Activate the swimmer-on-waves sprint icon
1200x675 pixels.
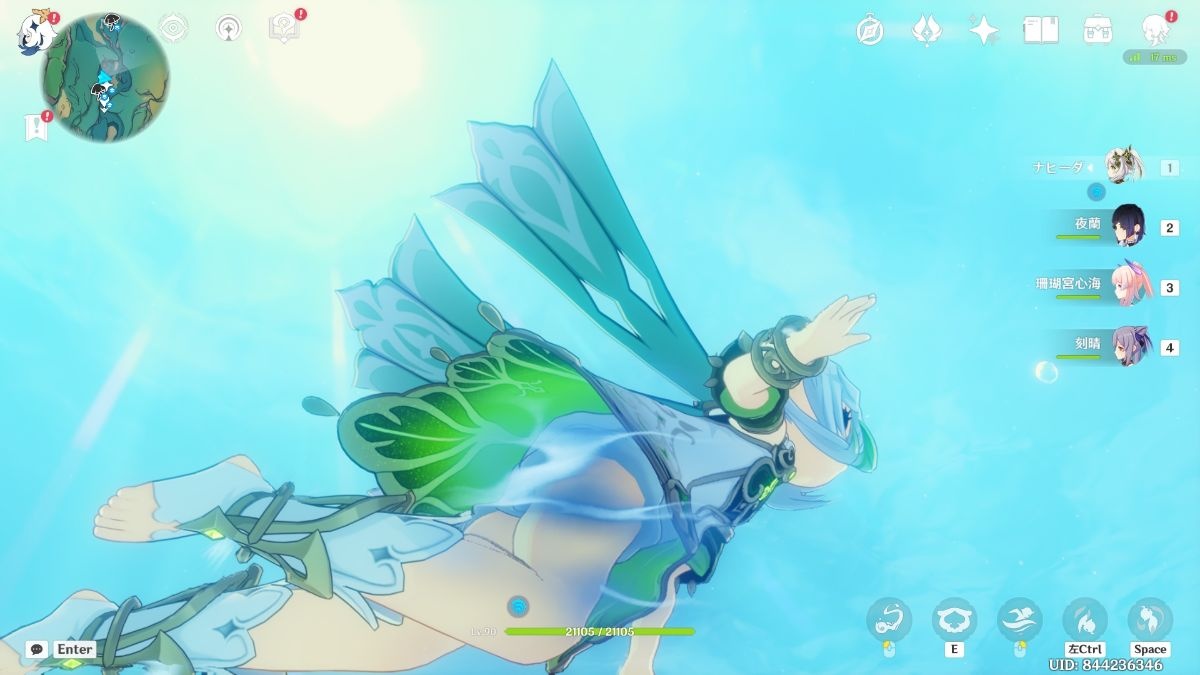[x=1020, y=619]
